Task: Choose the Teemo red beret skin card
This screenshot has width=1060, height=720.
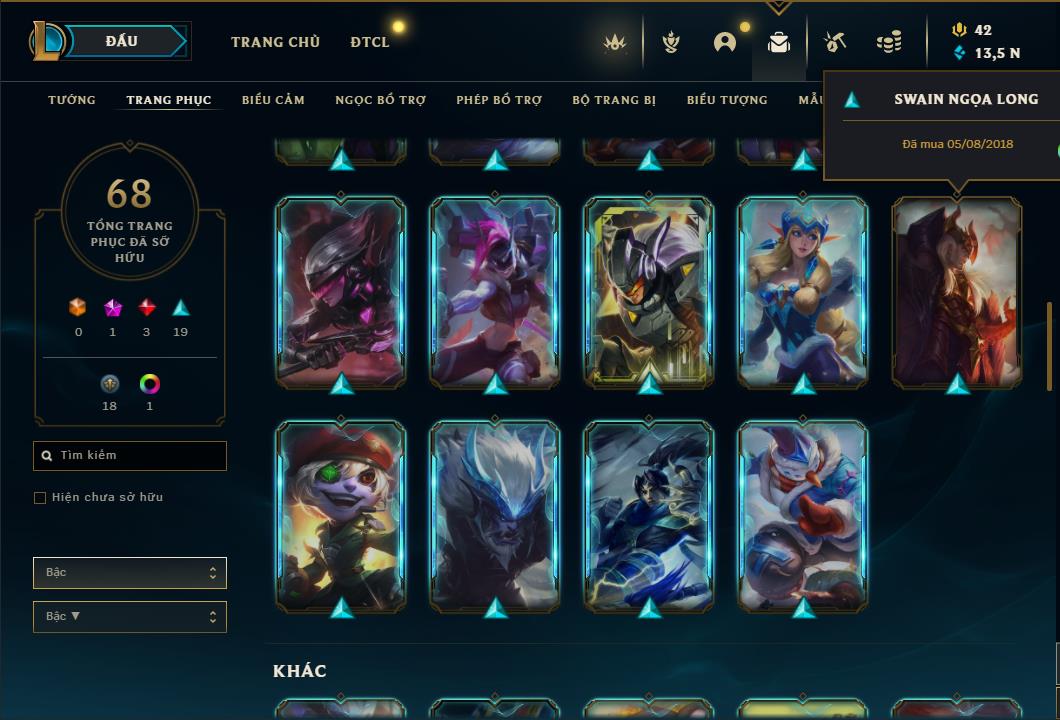Action: pos(341,516)
